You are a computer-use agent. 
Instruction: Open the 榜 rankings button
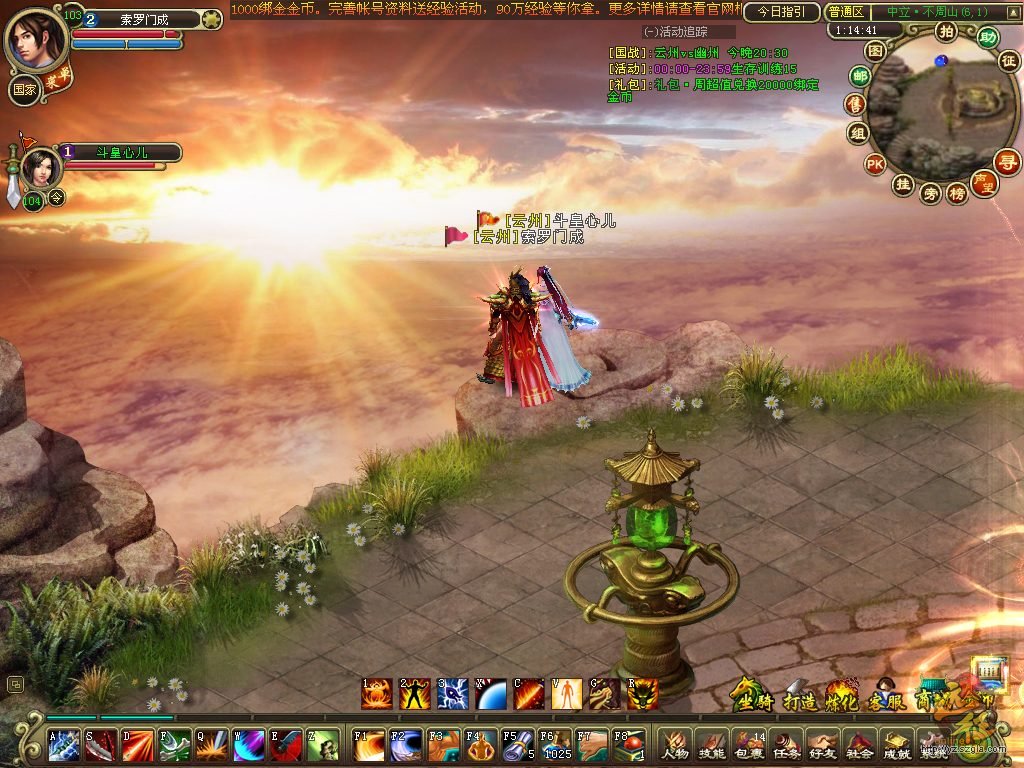pyautogui.click(x=958, y=193)
